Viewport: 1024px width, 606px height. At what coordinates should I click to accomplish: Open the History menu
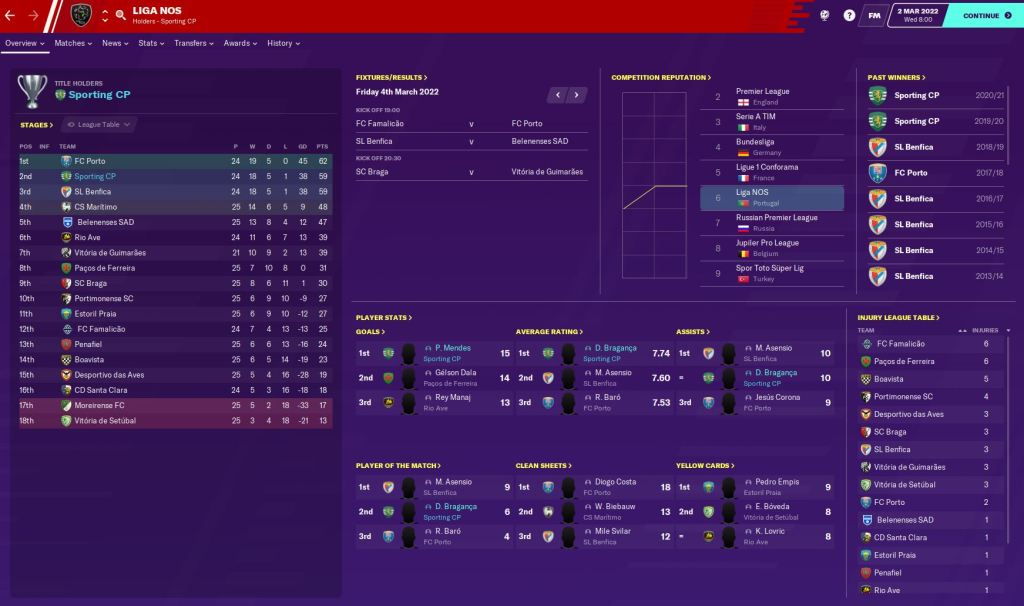pos(283,44)
